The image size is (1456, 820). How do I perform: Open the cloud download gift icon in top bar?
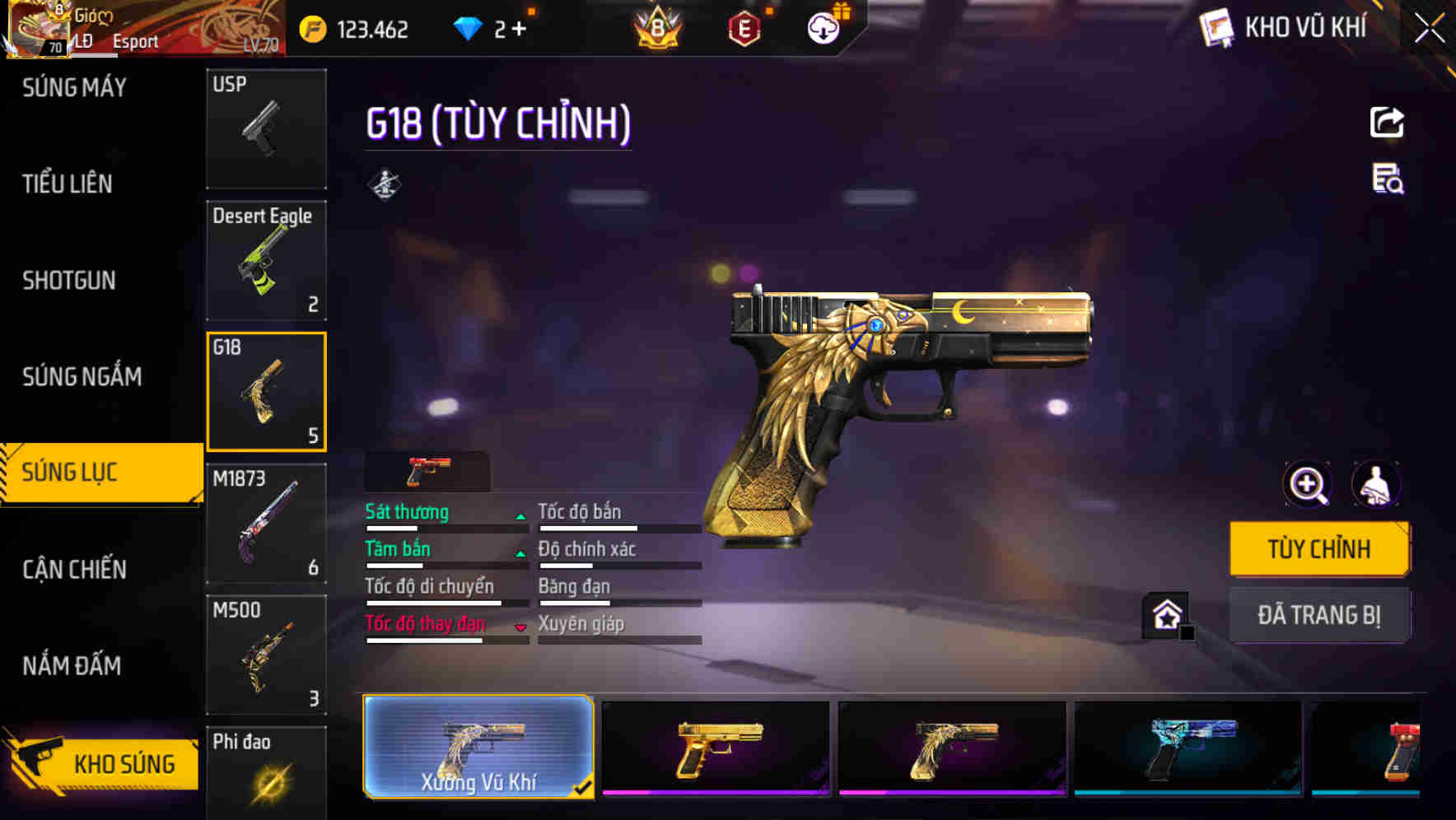(x=823, y=27)
